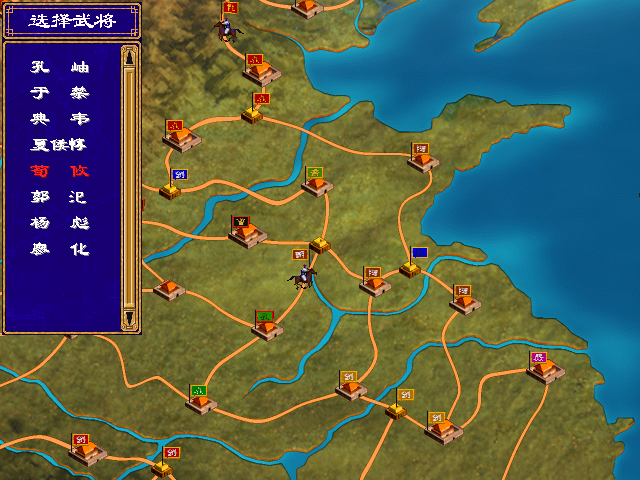Pick general 典韦 from the roster

pyautogui.click(x=60, y=119)
